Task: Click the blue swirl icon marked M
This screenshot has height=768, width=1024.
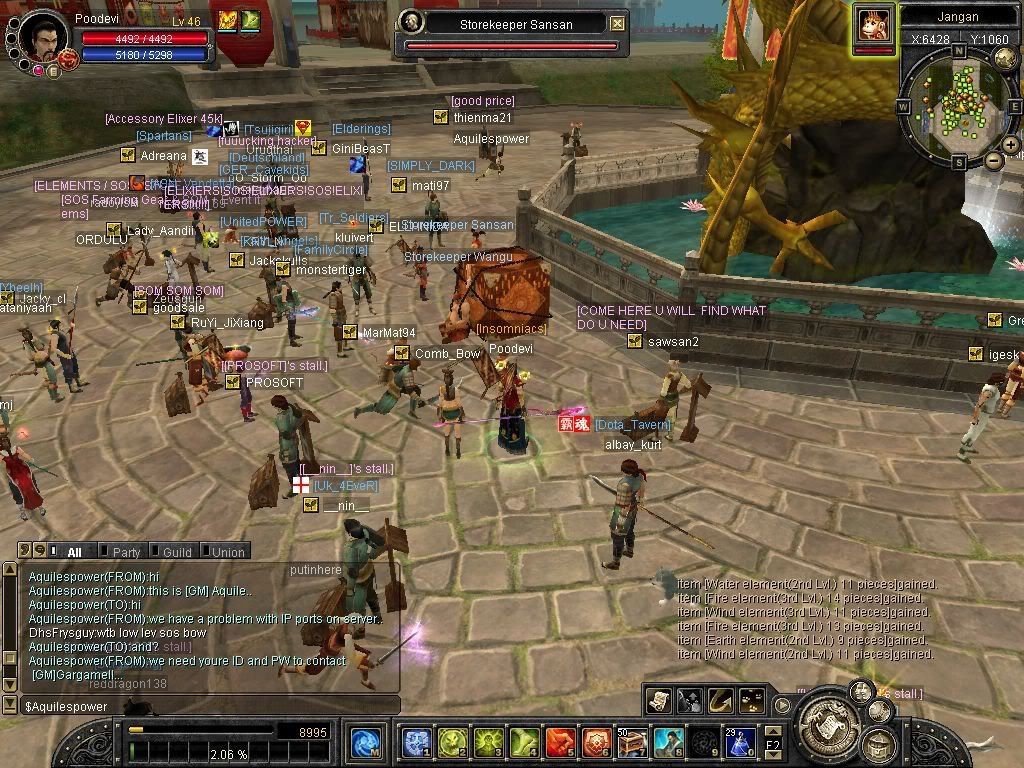Action: click(365, 743)
